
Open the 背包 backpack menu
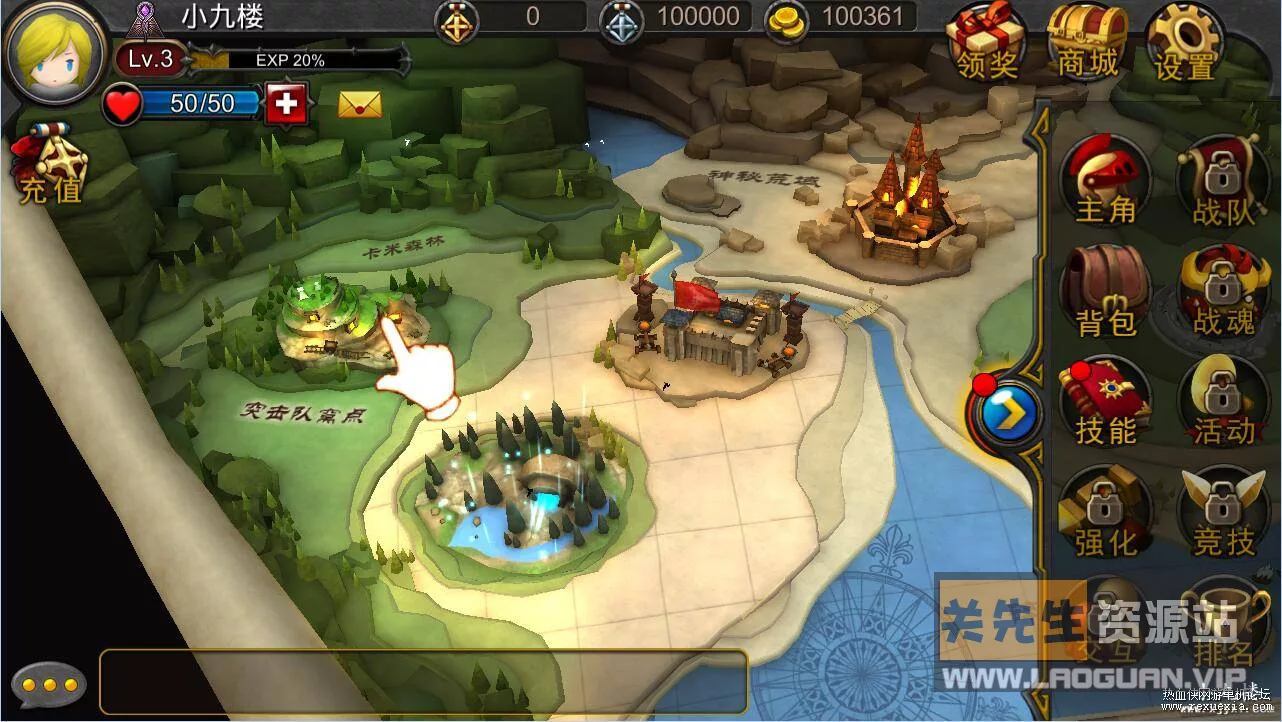tap(1105, 292)
